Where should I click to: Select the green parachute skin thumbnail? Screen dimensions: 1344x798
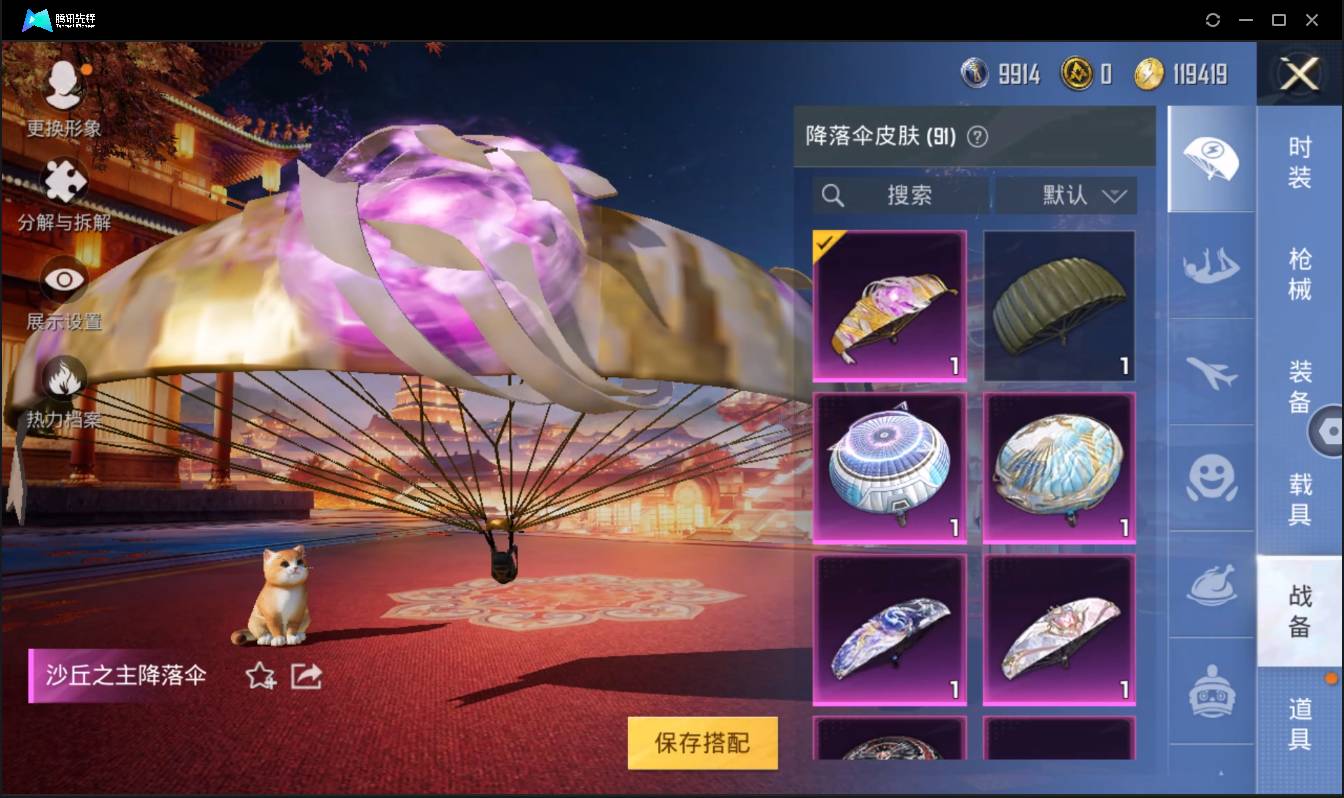[1059, 305]
